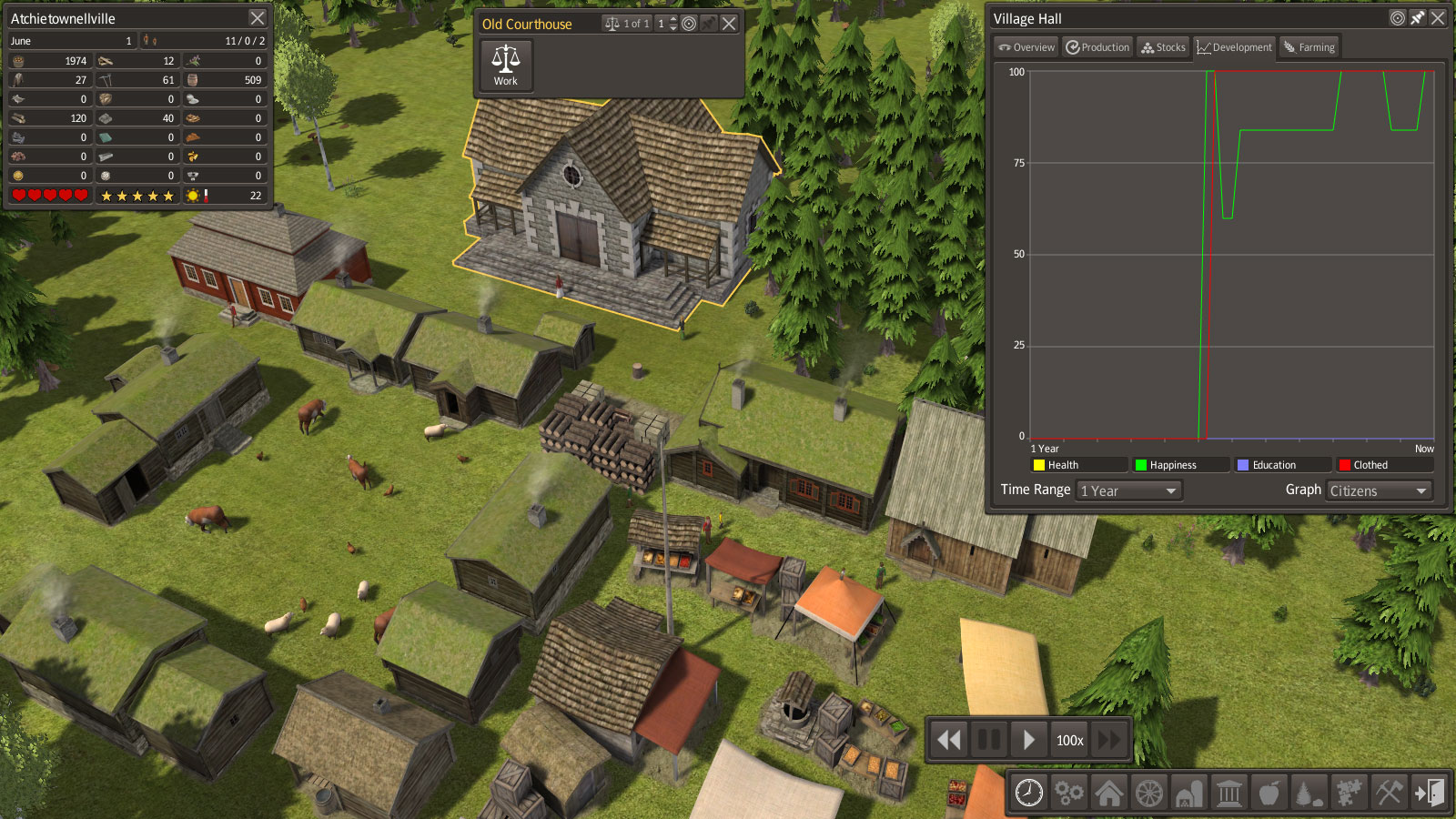1456x819 pixels.
Task: Toggle the Clothed graph legend
Action: pos(1383,465)
